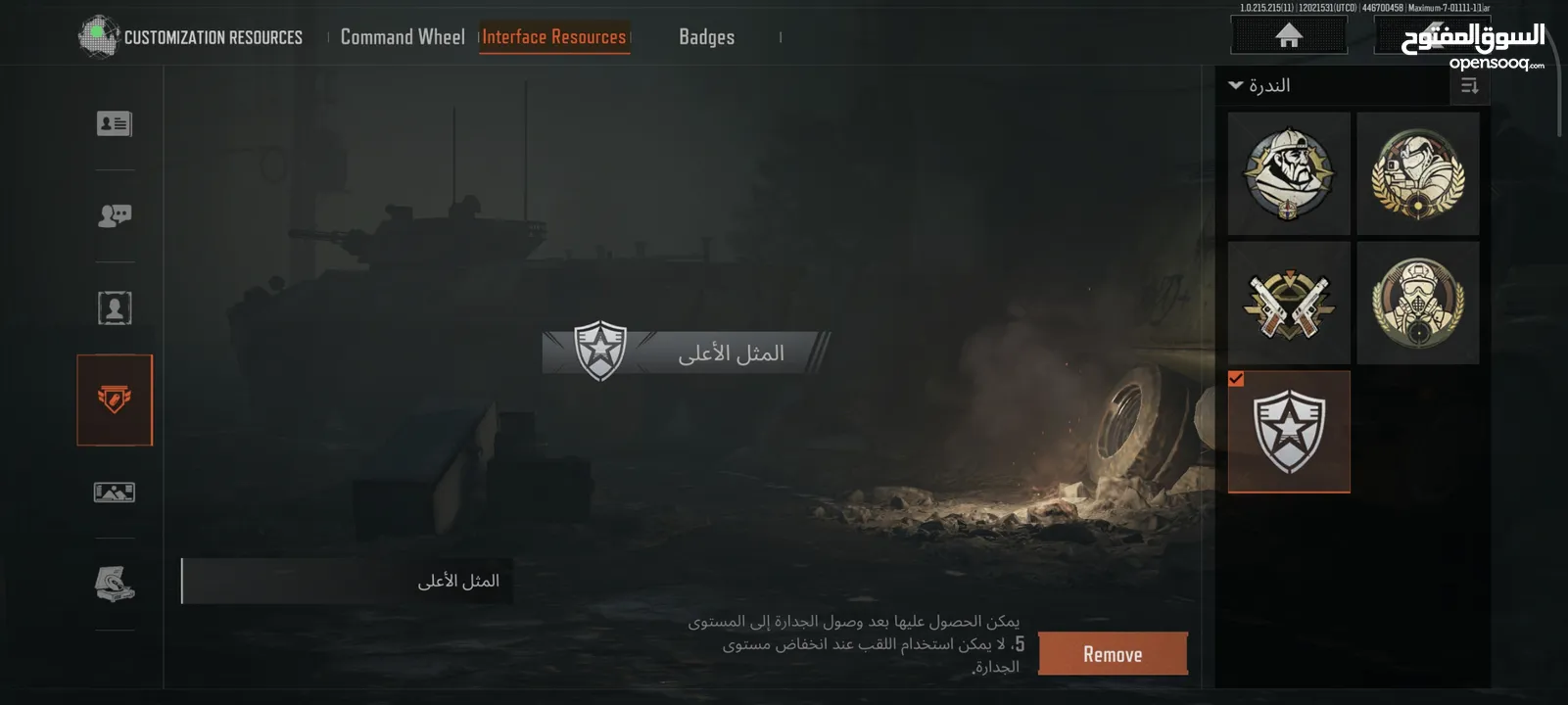The height and width of the screenshot is (705, 1568).
Task: Select the highlighted title badge icon
Action: (x=115, y=399)
